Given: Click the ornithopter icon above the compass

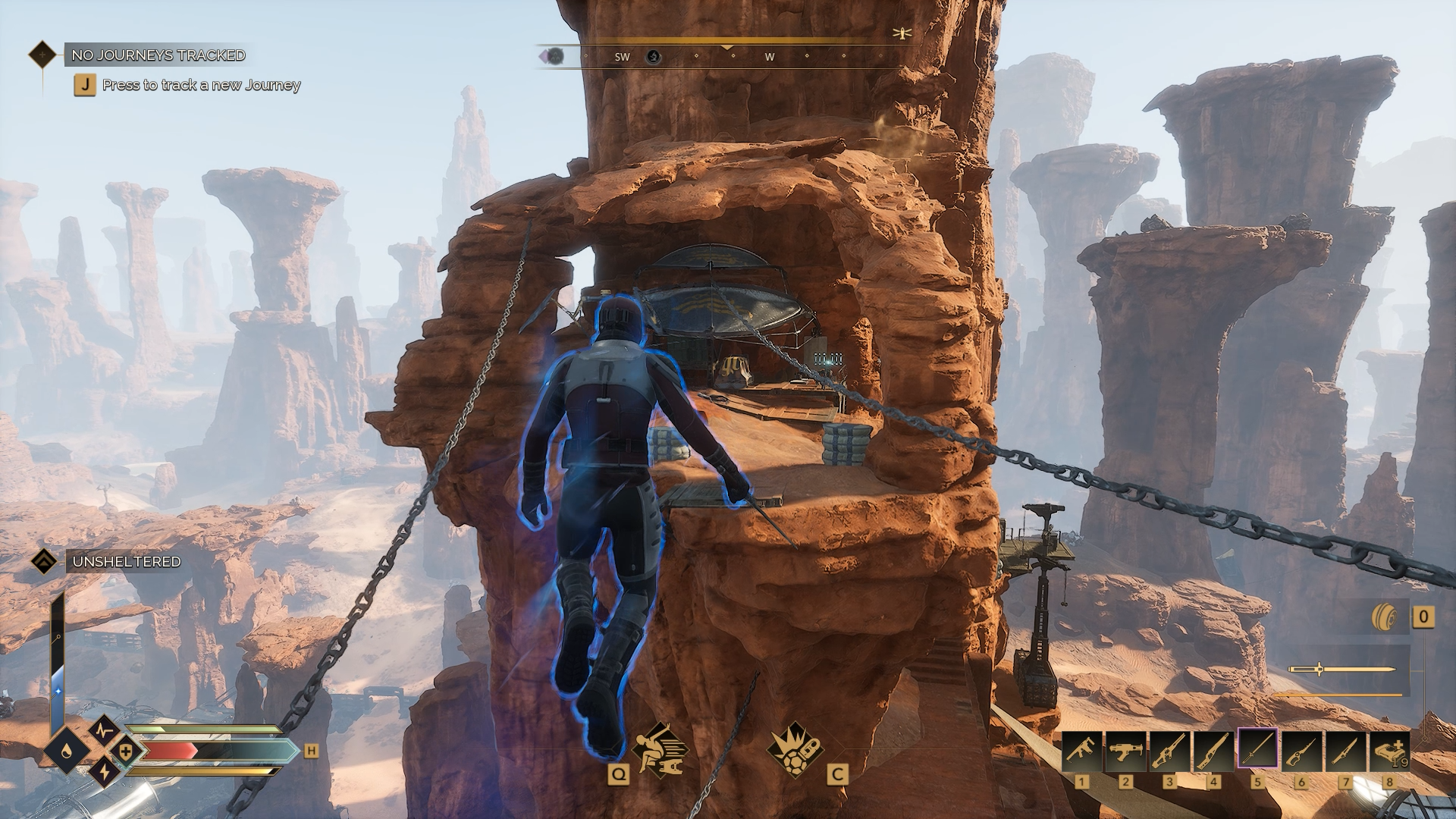Looking at the screenshot, I should point(902,33).
